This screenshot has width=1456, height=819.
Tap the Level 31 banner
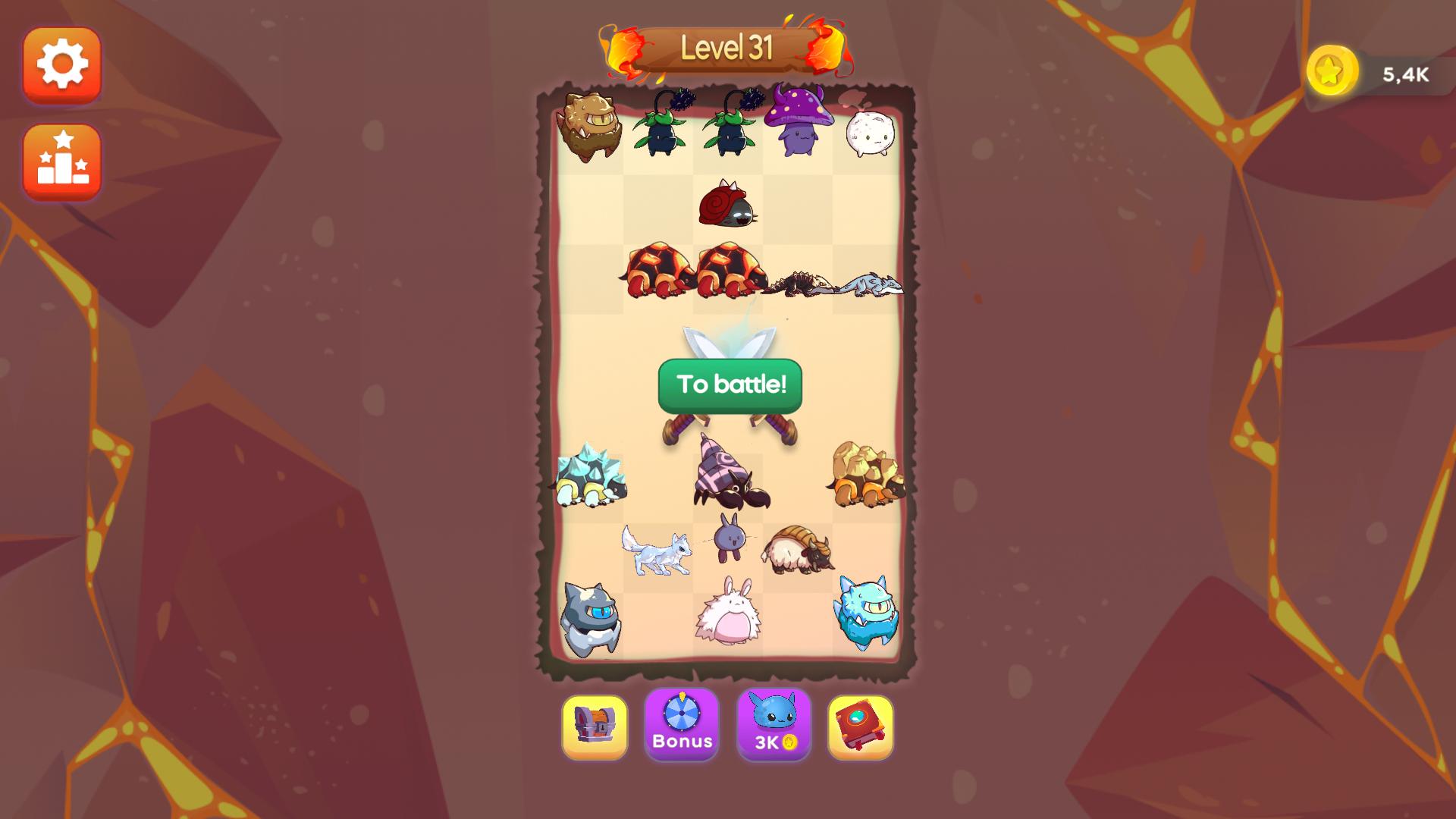(x=727, y=48)
